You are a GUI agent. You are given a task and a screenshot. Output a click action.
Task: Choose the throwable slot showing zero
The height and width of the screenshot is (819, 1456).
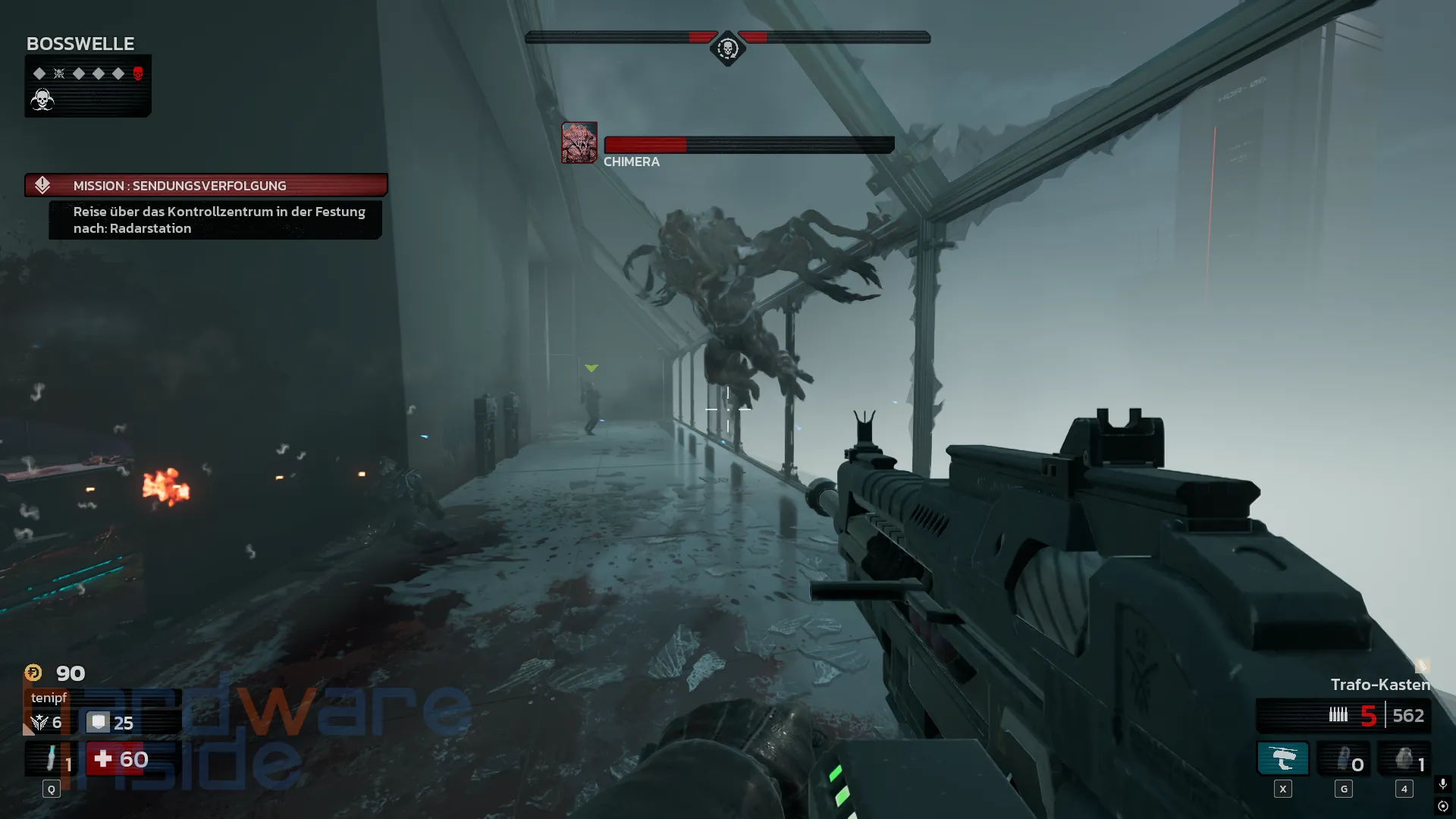point(1344,759)
